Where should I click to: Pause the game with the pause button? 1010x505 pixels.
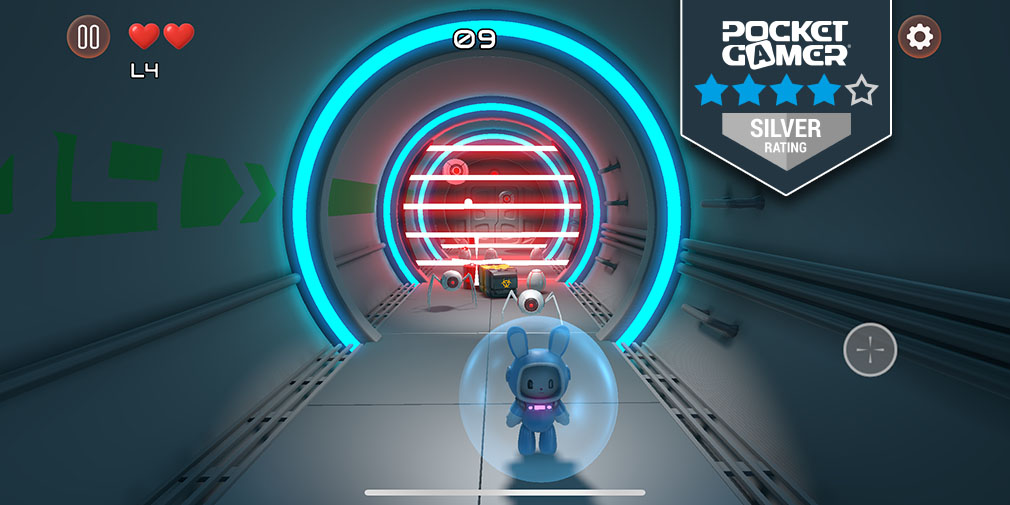[88, 37]
